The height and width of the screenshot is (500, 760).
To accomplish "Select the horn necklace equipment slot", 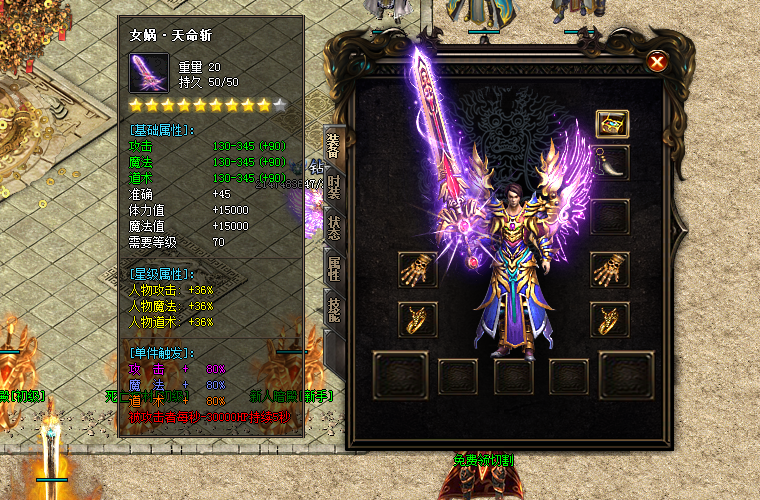I will click(611, 162).
